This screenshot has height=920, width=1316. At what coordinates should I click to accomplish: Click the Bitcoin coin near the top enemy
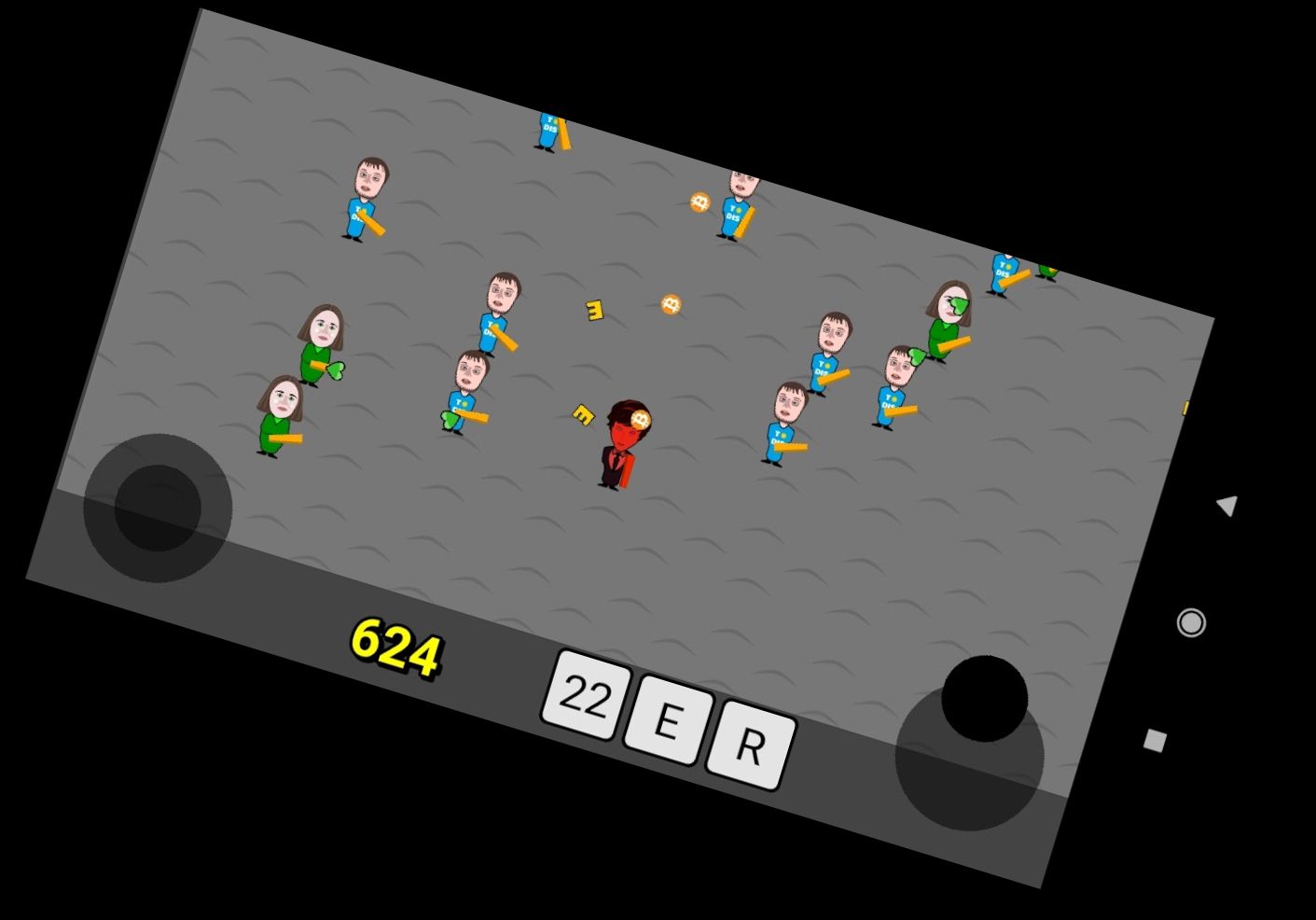700,201
